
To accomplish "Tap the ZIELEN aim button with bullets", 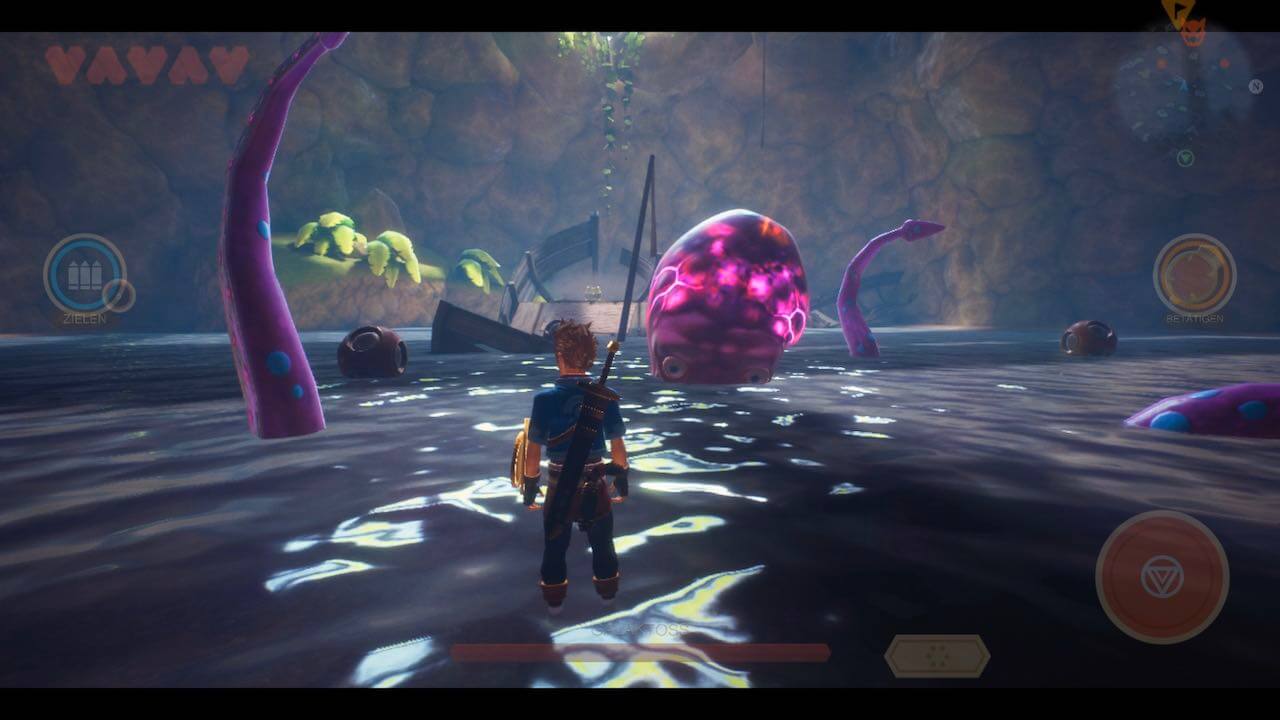I will tap(84, 274).
